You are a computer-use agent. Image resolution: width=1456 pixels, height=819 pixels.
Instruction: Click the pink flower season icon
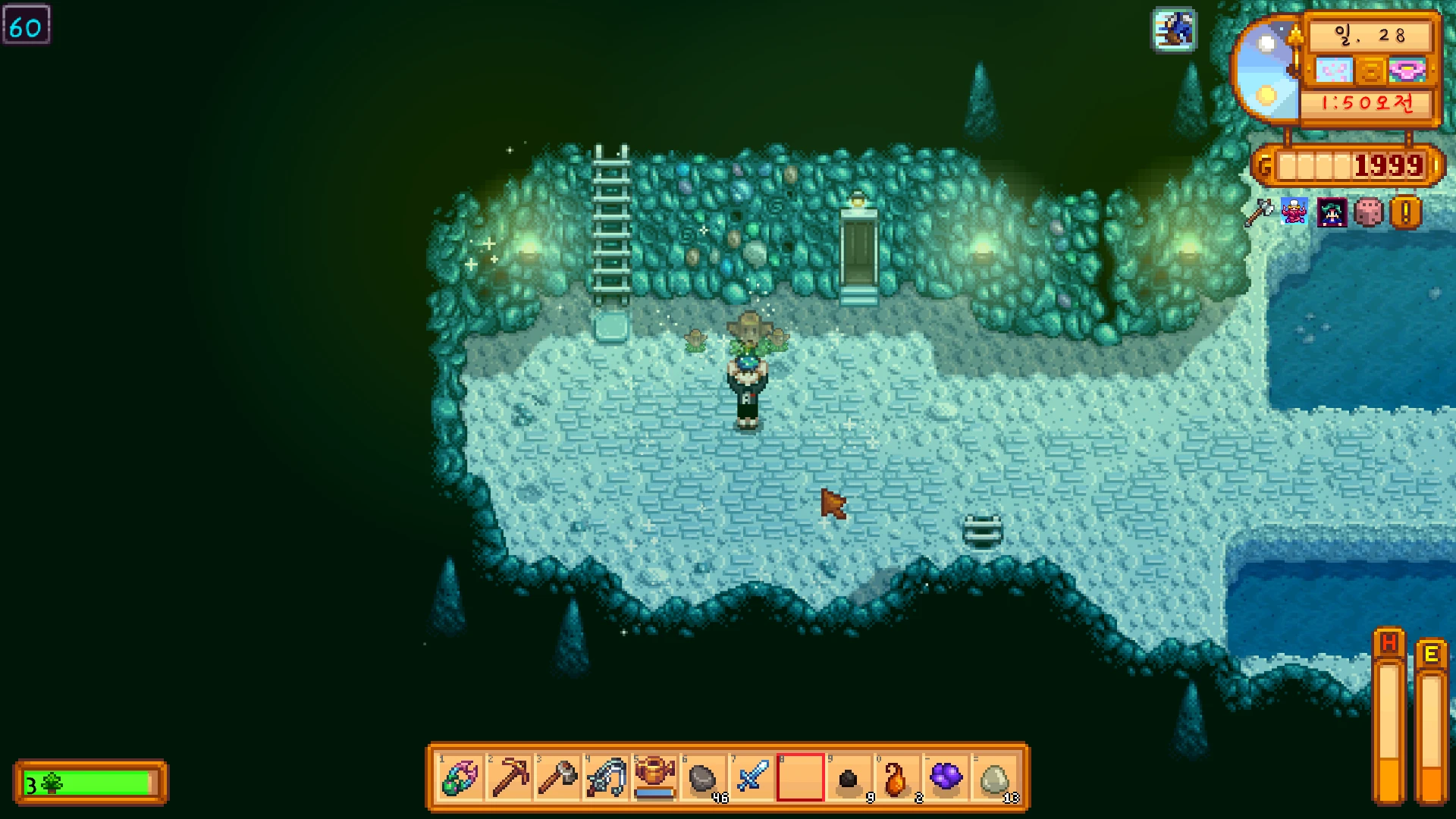1407,71
